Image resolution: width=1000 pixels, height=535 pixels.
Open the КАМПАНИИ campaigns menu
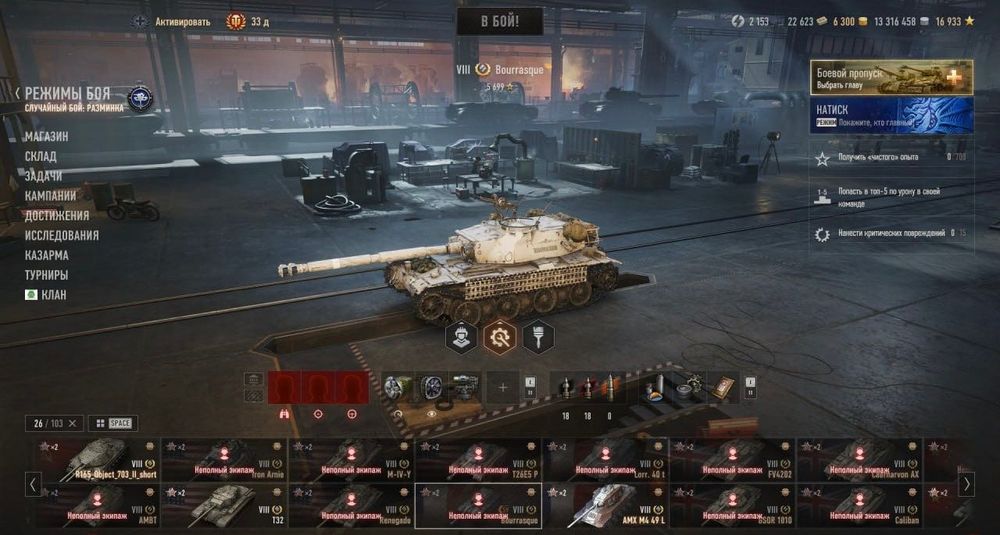50,196
